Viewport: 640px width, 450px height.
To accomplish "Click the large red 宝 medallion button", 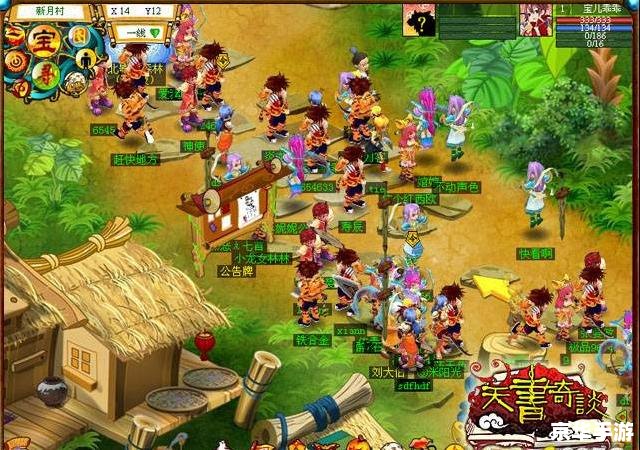I will pos(43,43).
